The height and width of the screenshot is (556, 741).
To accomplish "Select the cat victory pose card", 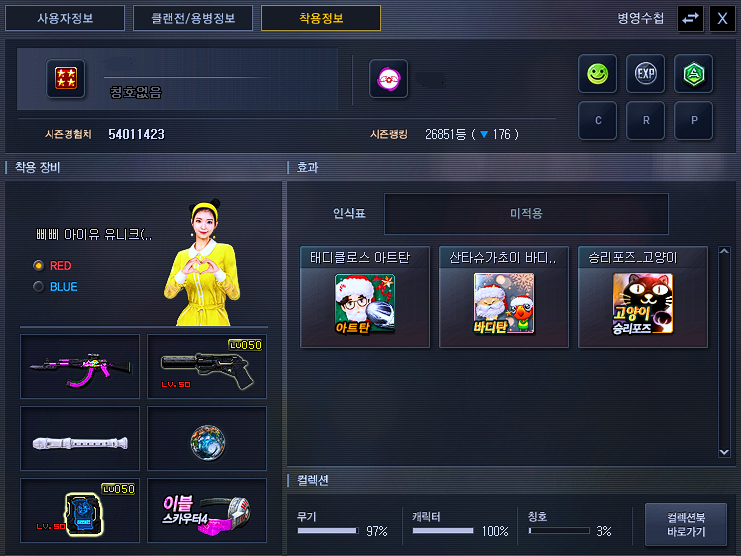I will [x=642, y=297].
